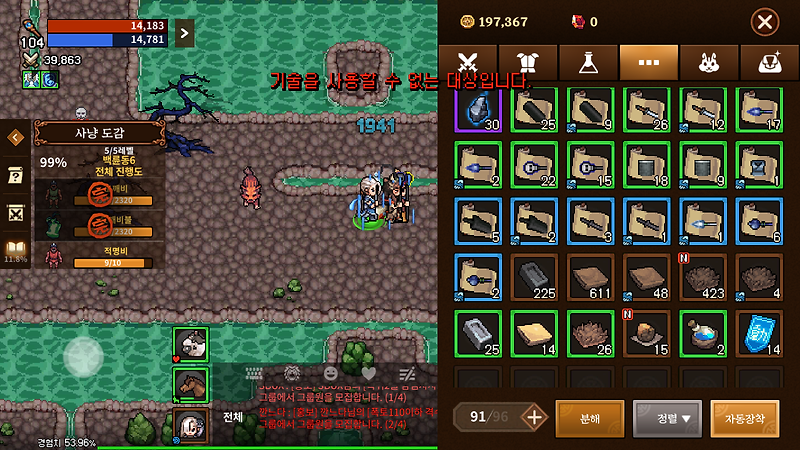Select the rabbit pet tab
Screen dimensions: 800x450
(708, 62)
